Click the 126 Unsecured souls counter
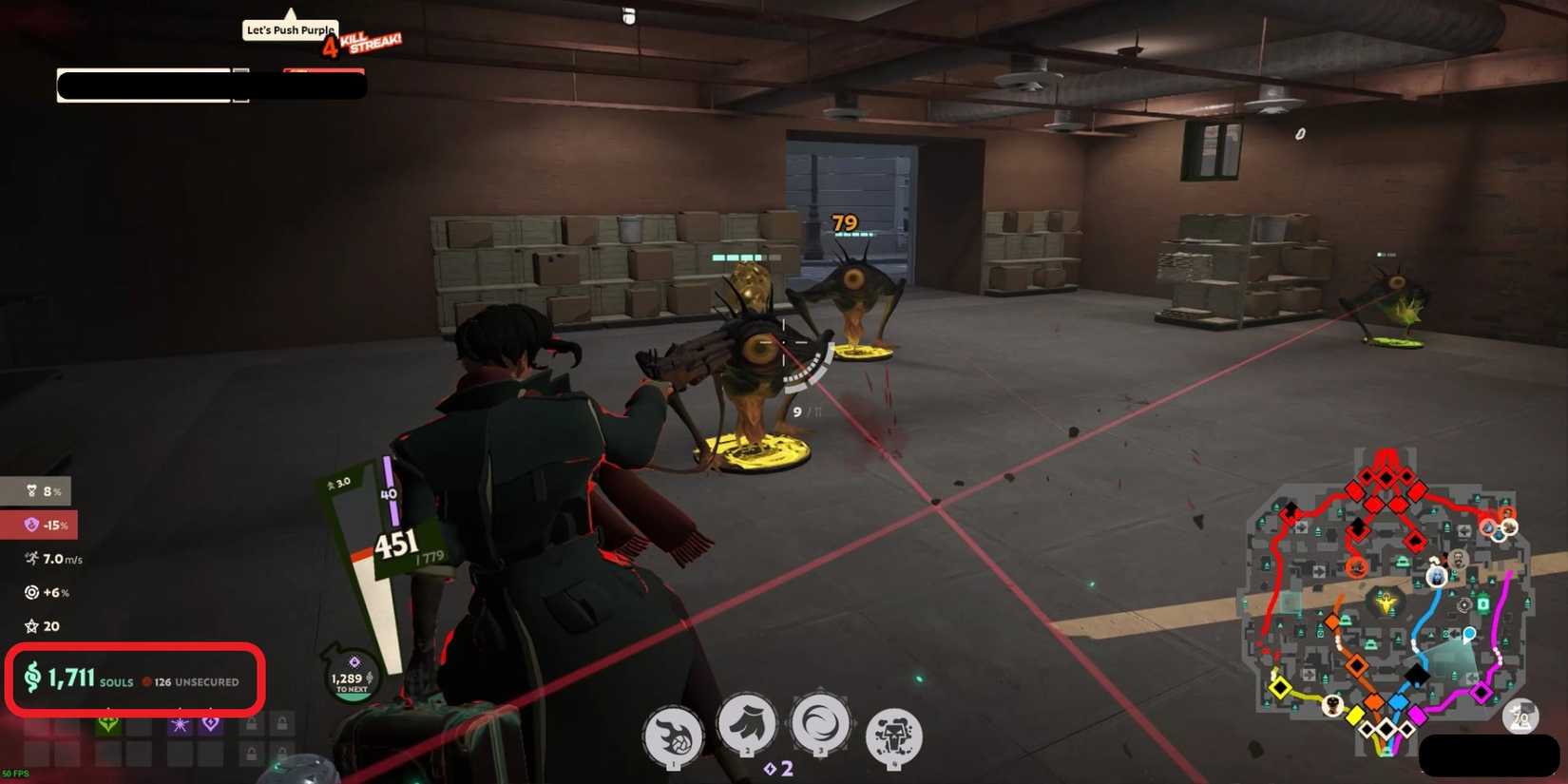The height and width of the screenshot is (784, 1568). 194,682
